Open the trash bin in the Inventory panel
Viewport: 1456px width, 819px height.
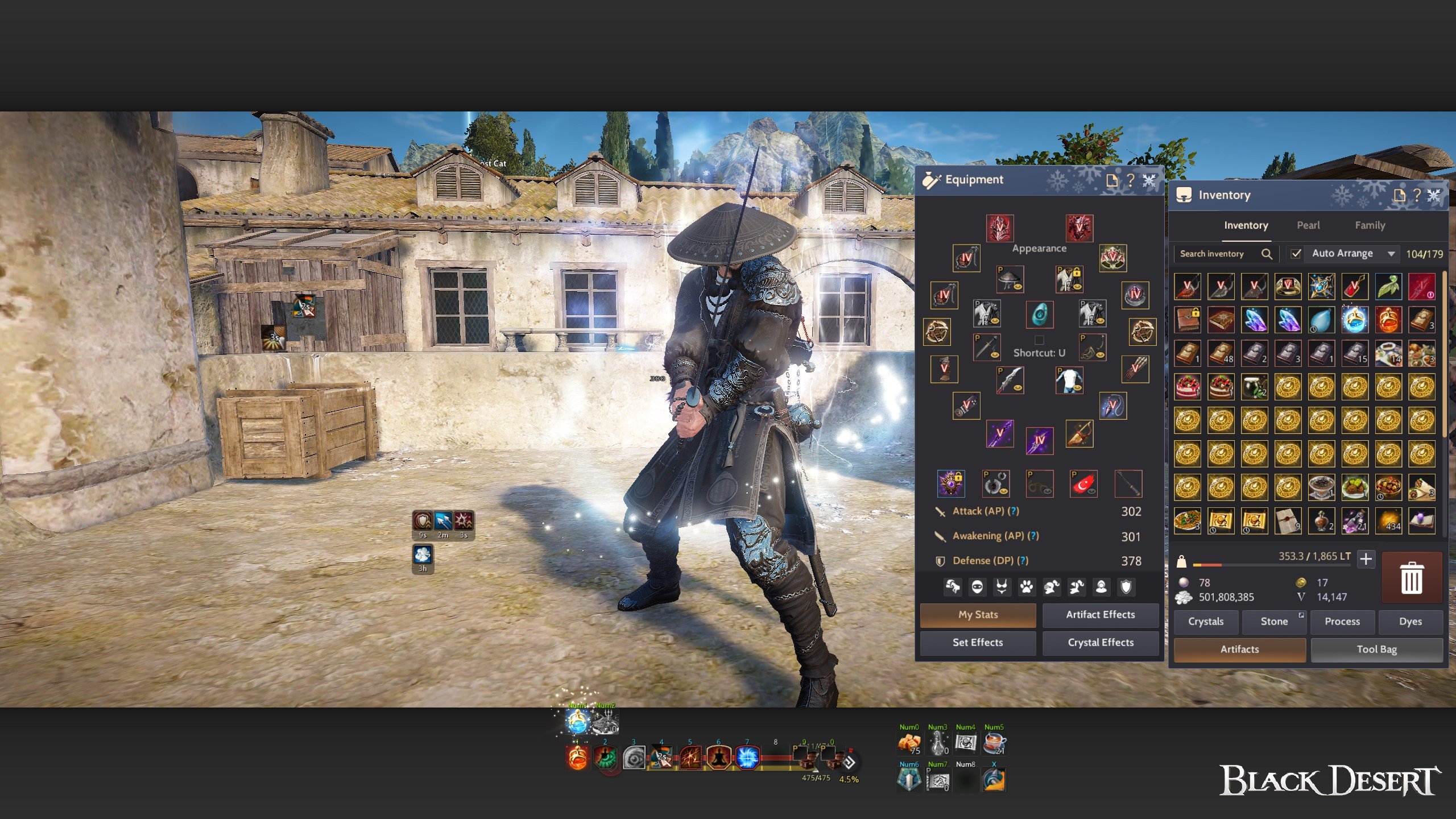pyautogui.click(x=1412, y=577)
